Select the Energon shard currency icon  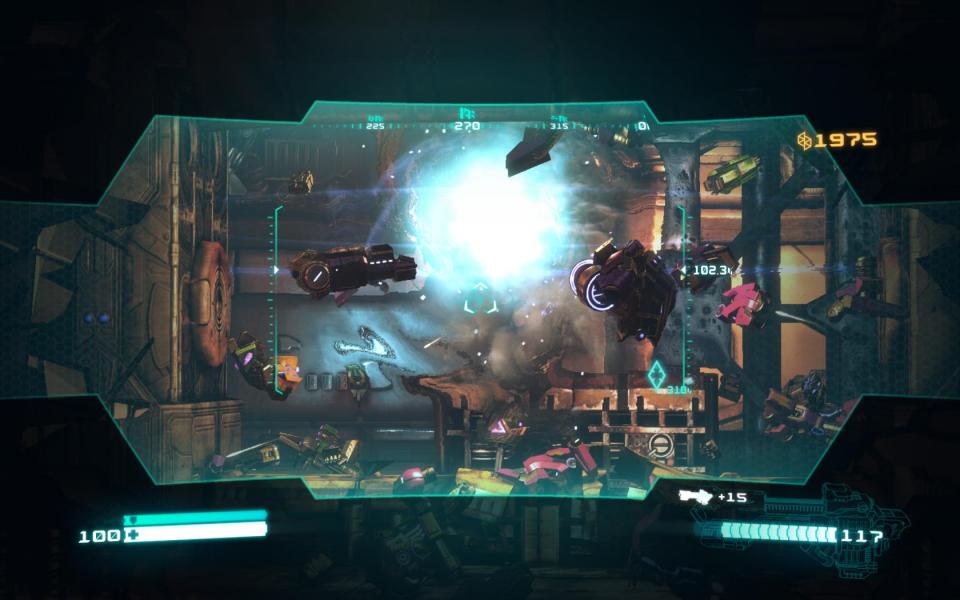(x=804, y=141)
